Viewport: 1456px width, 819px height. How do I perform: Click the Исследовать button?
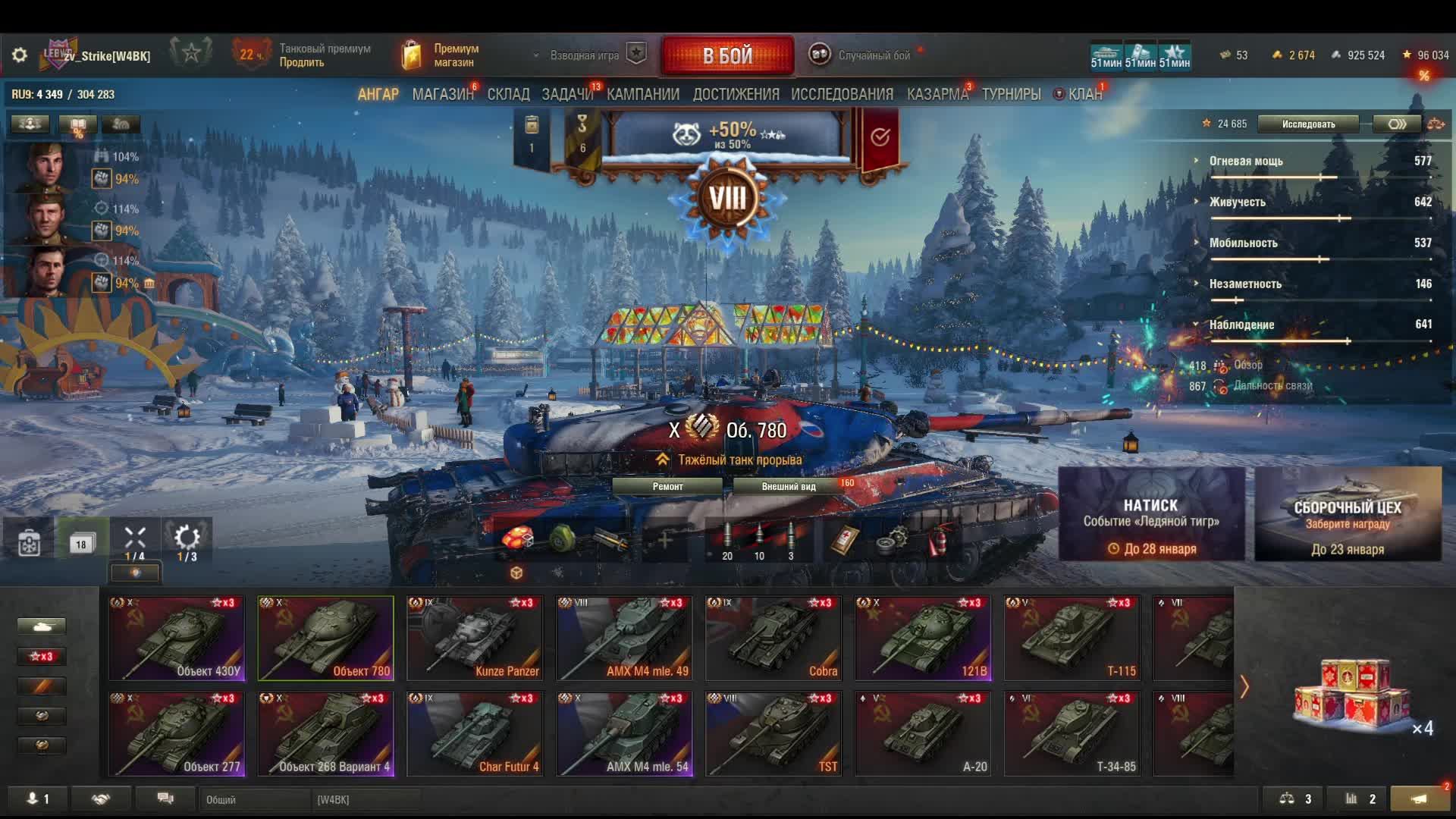click(x=1308, y=124)
